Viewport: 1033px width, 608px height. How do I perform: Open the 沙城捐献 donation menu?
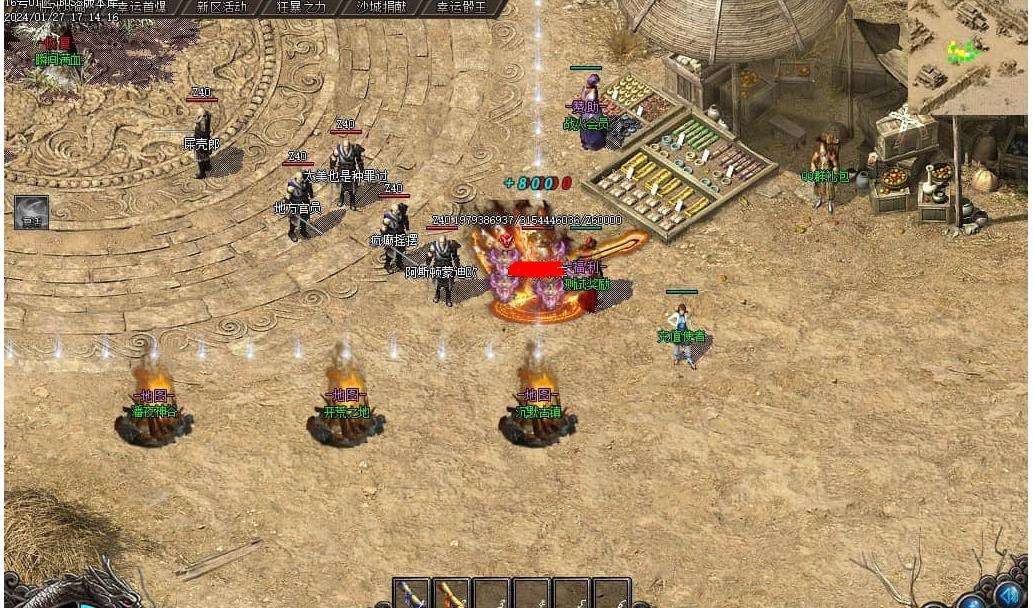tap(381, 7)
